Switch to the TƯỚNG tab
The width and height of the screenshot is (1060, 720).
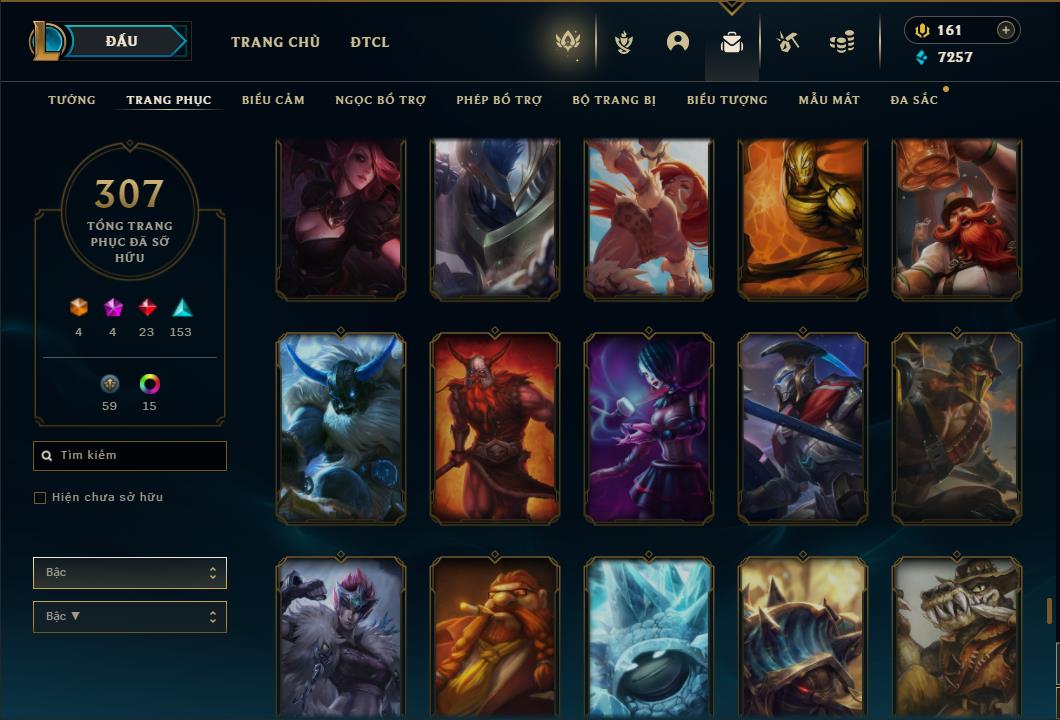[x=72, y=100]
